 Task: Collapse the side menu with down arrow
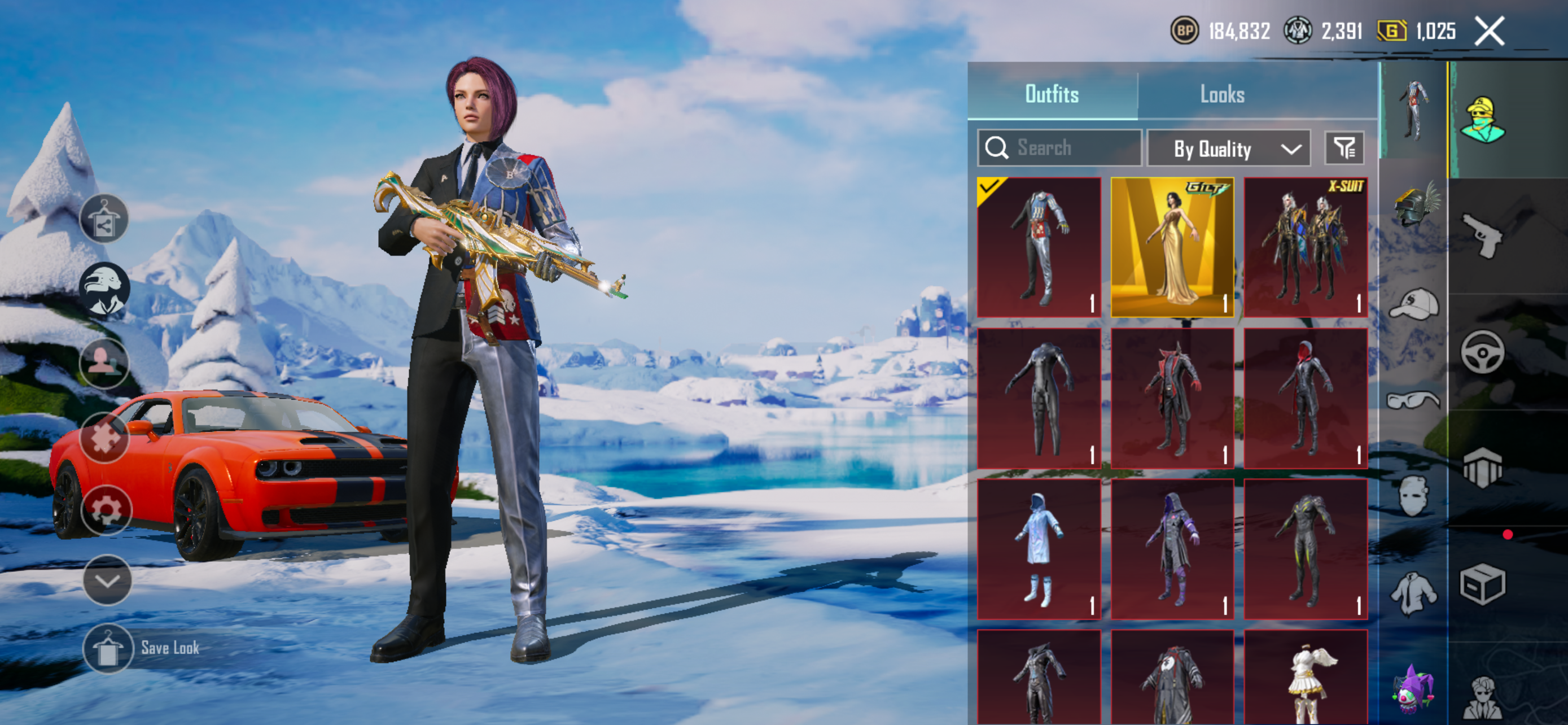tap(107, 580)
